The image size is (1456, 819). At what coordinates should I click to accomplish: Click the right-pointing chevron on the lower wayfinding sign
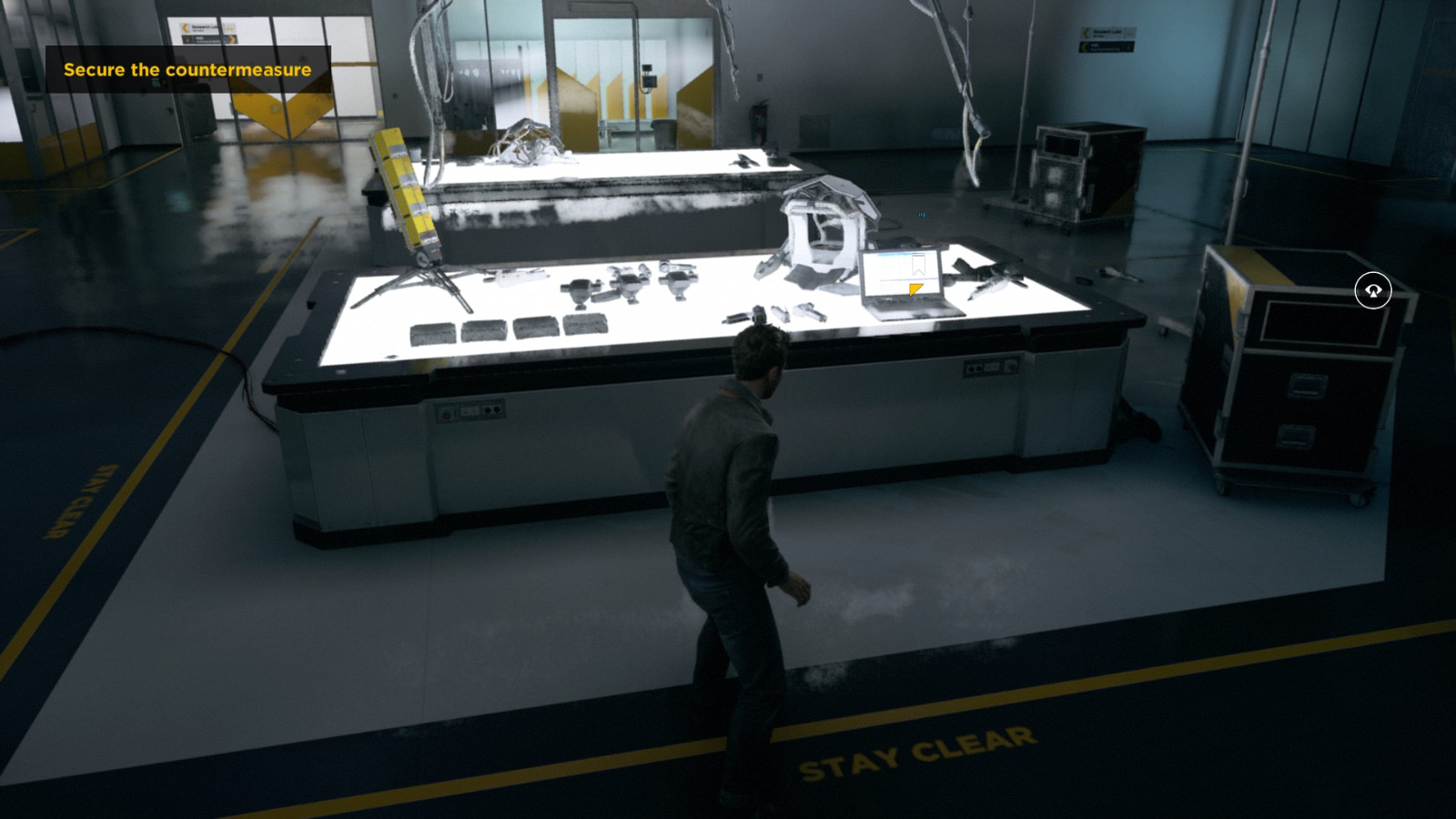pos(233,39)
